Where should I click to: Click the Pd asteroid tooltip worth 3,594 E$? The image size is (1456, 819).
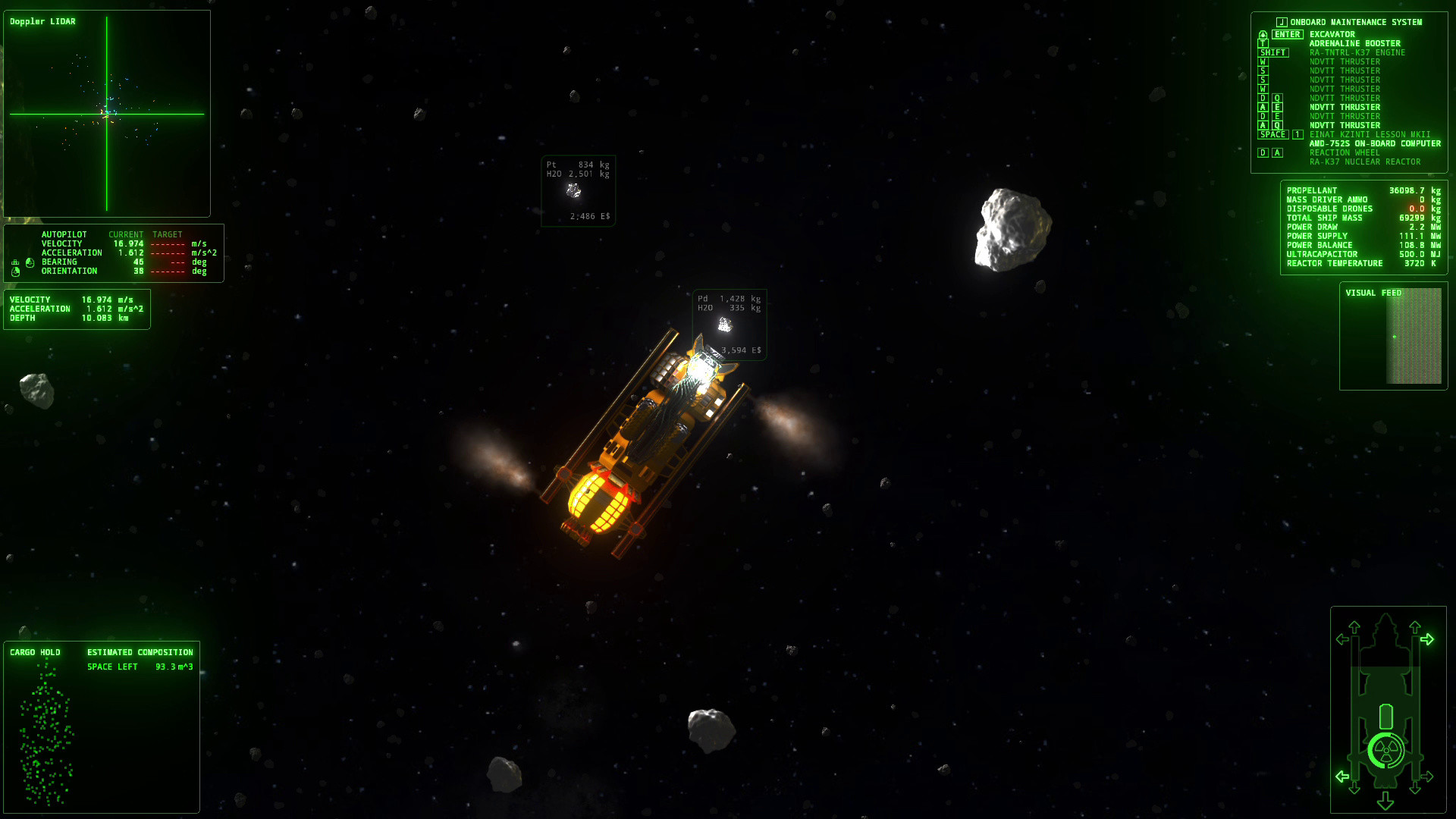(728, 325)
